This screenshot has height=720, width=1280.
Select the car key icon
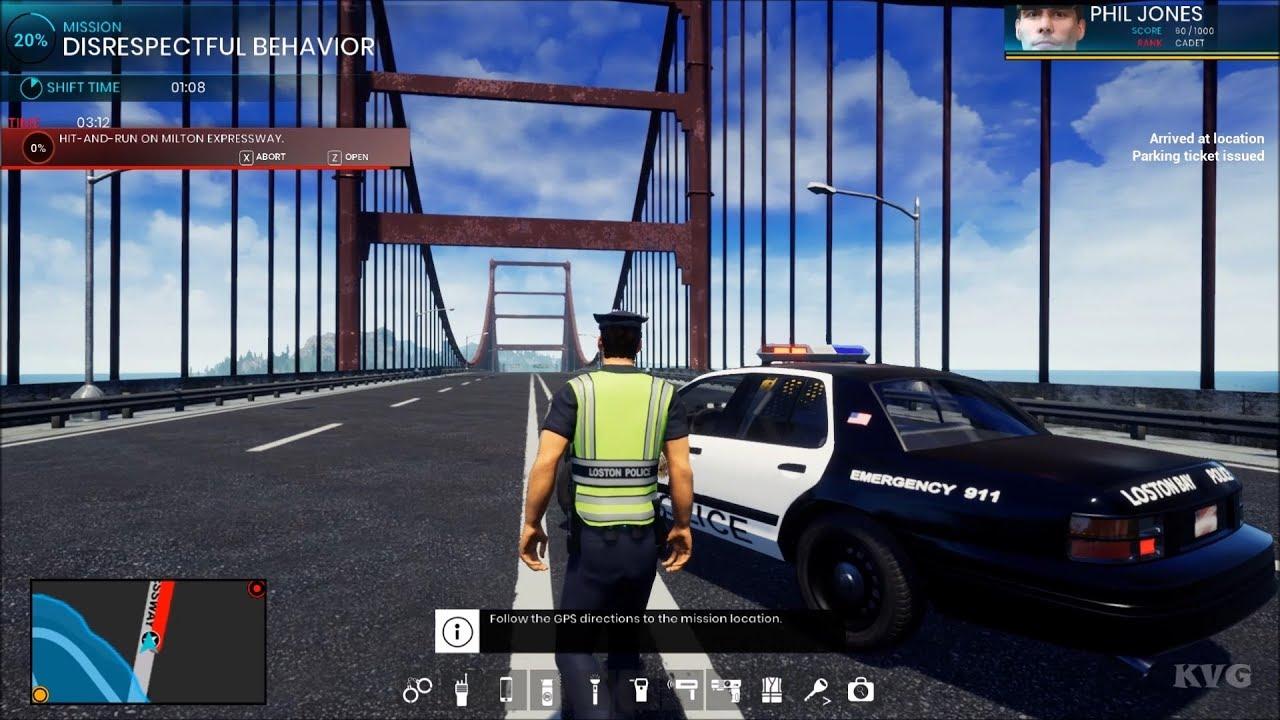[x=816, y=689]
